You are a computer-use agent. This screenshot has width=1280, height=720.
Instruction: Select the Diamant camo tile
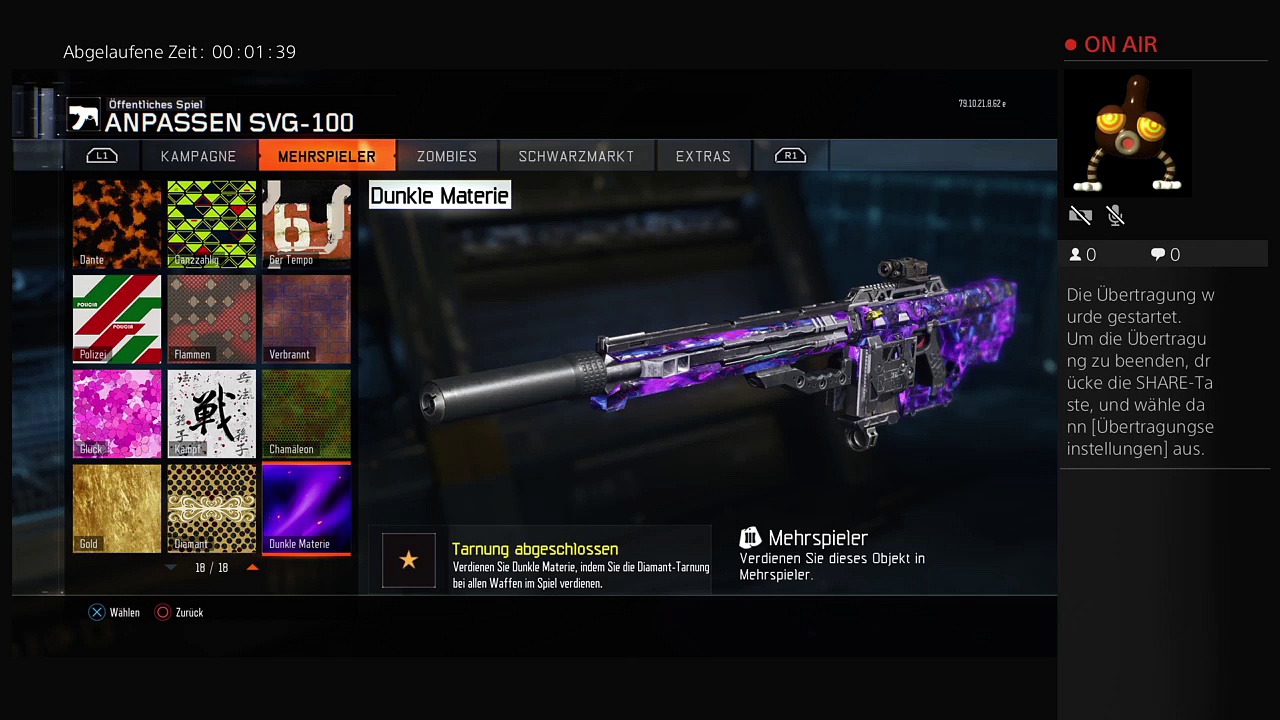pyautogui.click(x=211, y=508)
